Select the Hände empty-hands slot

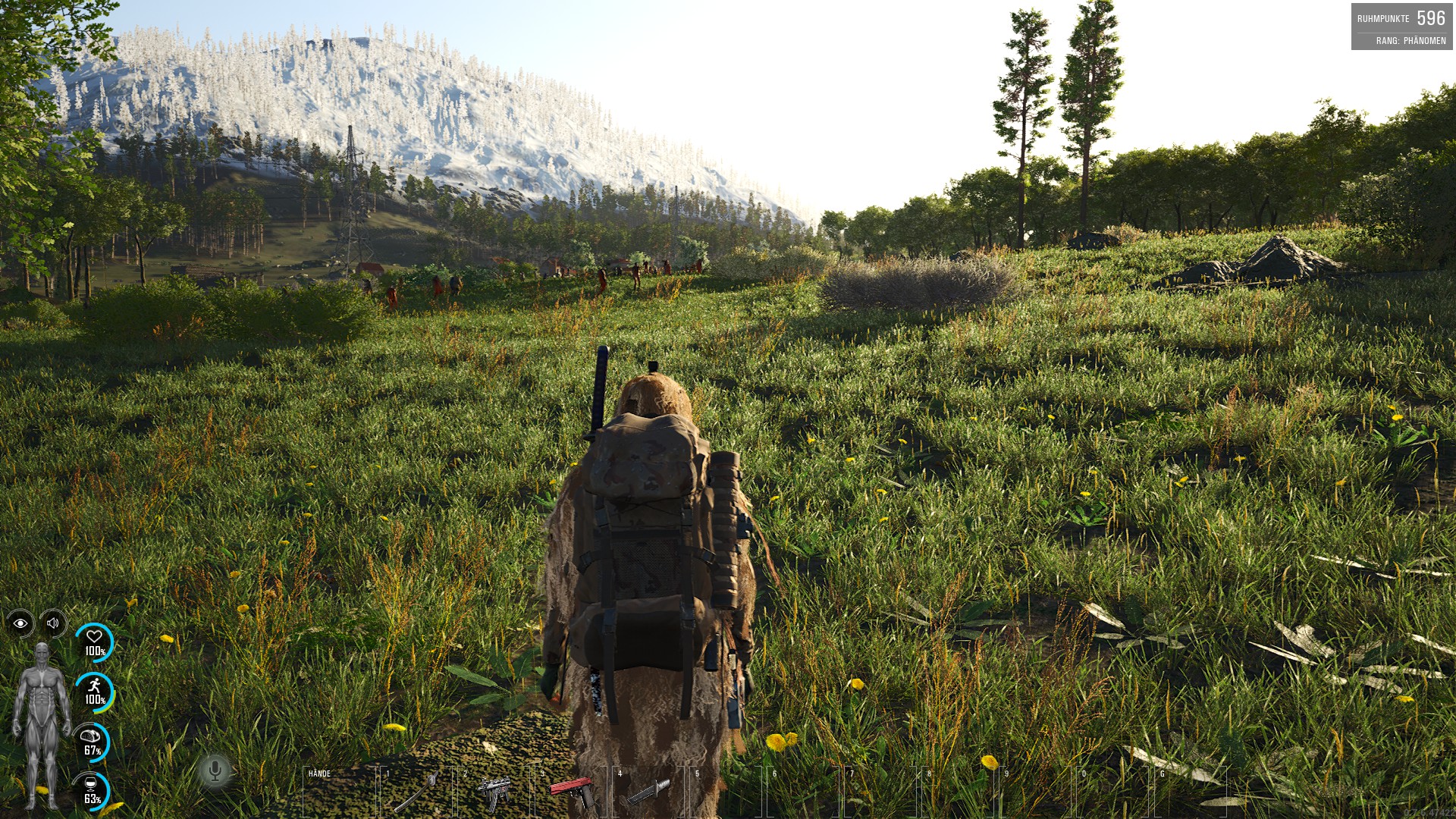tap(339, 792)
